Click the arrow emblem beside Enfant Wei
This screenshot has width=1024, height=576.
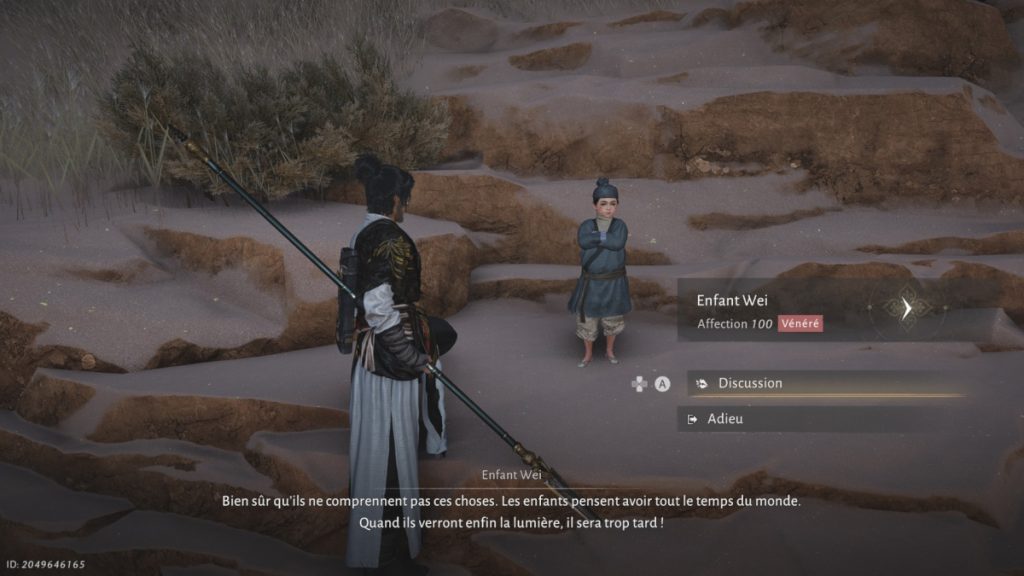[x=906, y=308]
